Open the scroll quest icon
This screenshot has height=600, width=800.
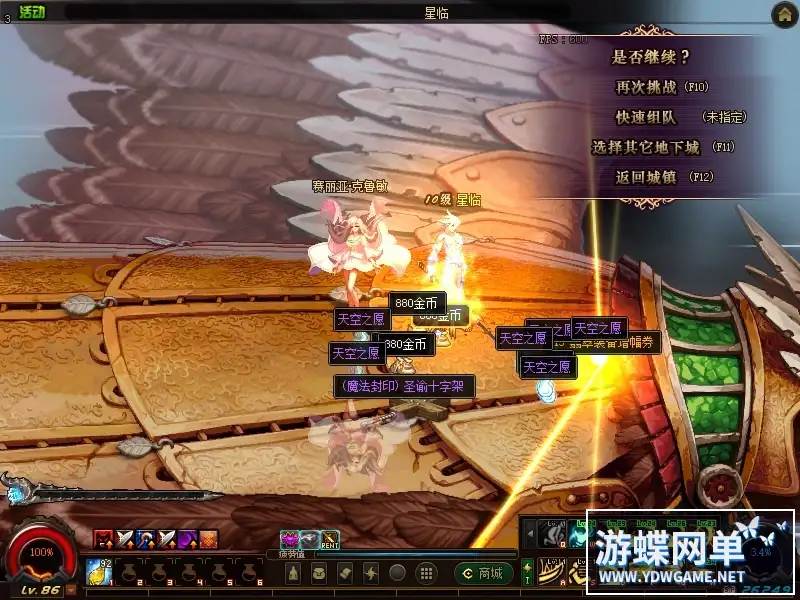click(345, 573)
